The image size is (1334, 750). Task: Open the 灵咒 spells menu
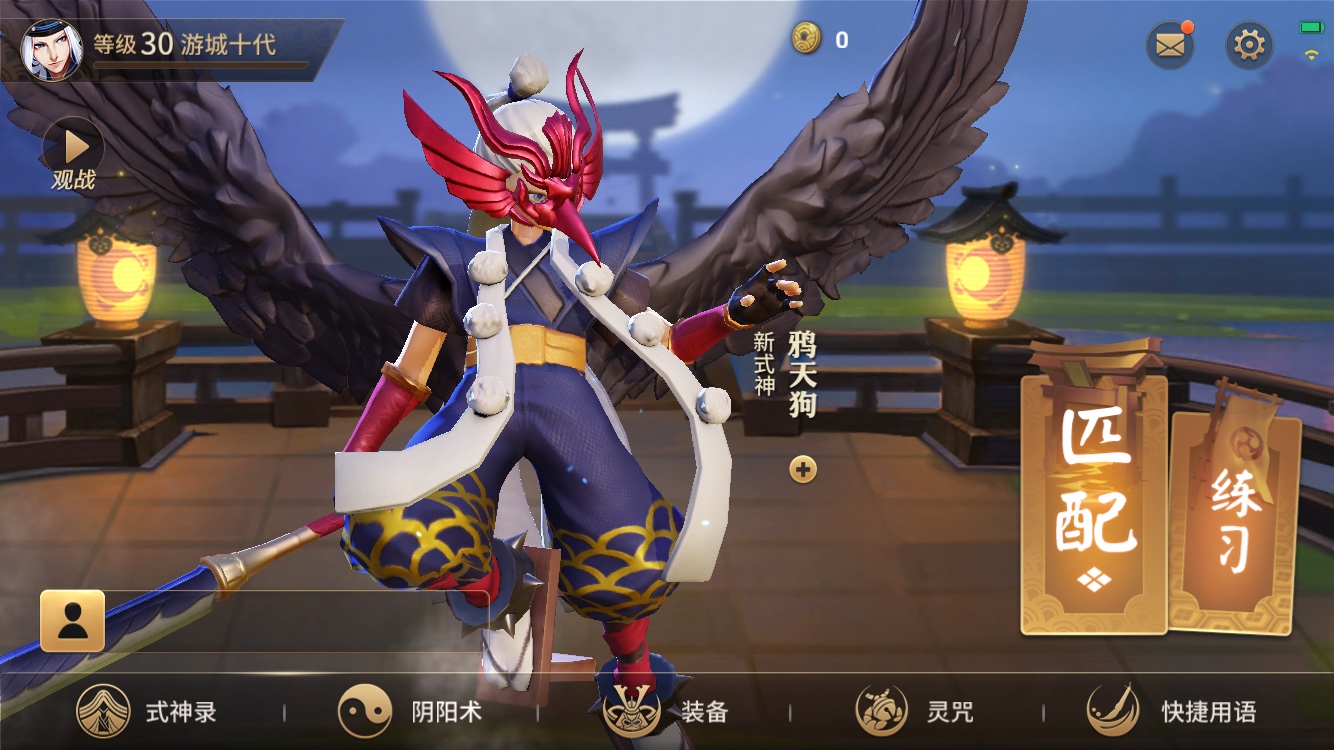[x=915, y=712]
